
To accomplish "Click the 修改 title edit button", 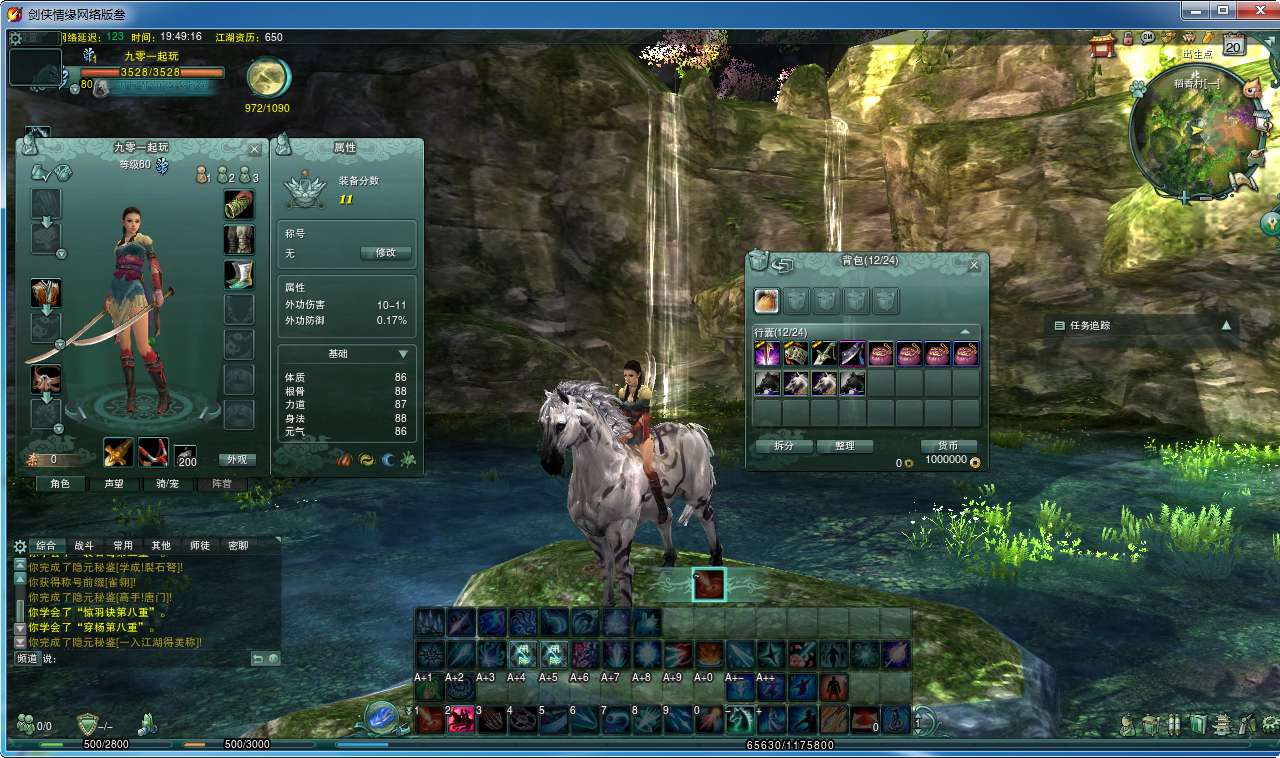I will (x=385, y=253).
